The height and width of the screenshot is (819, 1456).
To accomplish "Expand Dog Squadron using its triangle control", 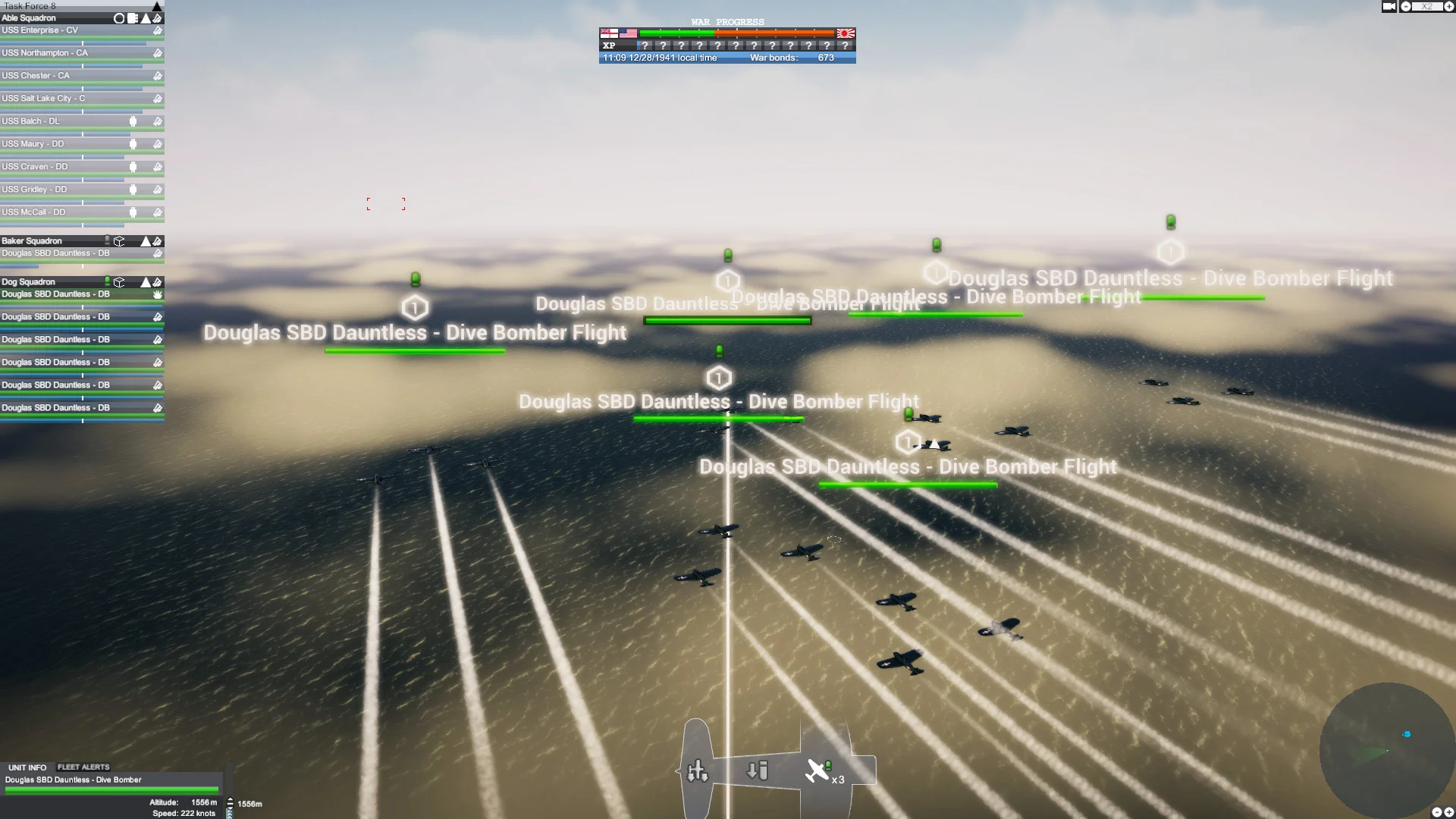I will point(146,282).
